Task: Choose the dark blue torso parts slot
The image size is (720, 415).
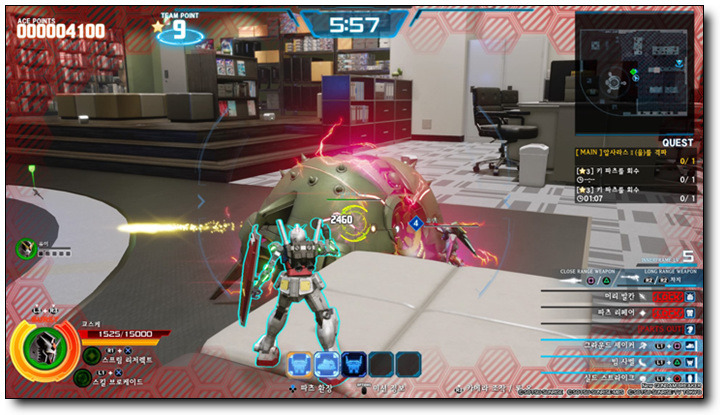Action: point(354,364)
